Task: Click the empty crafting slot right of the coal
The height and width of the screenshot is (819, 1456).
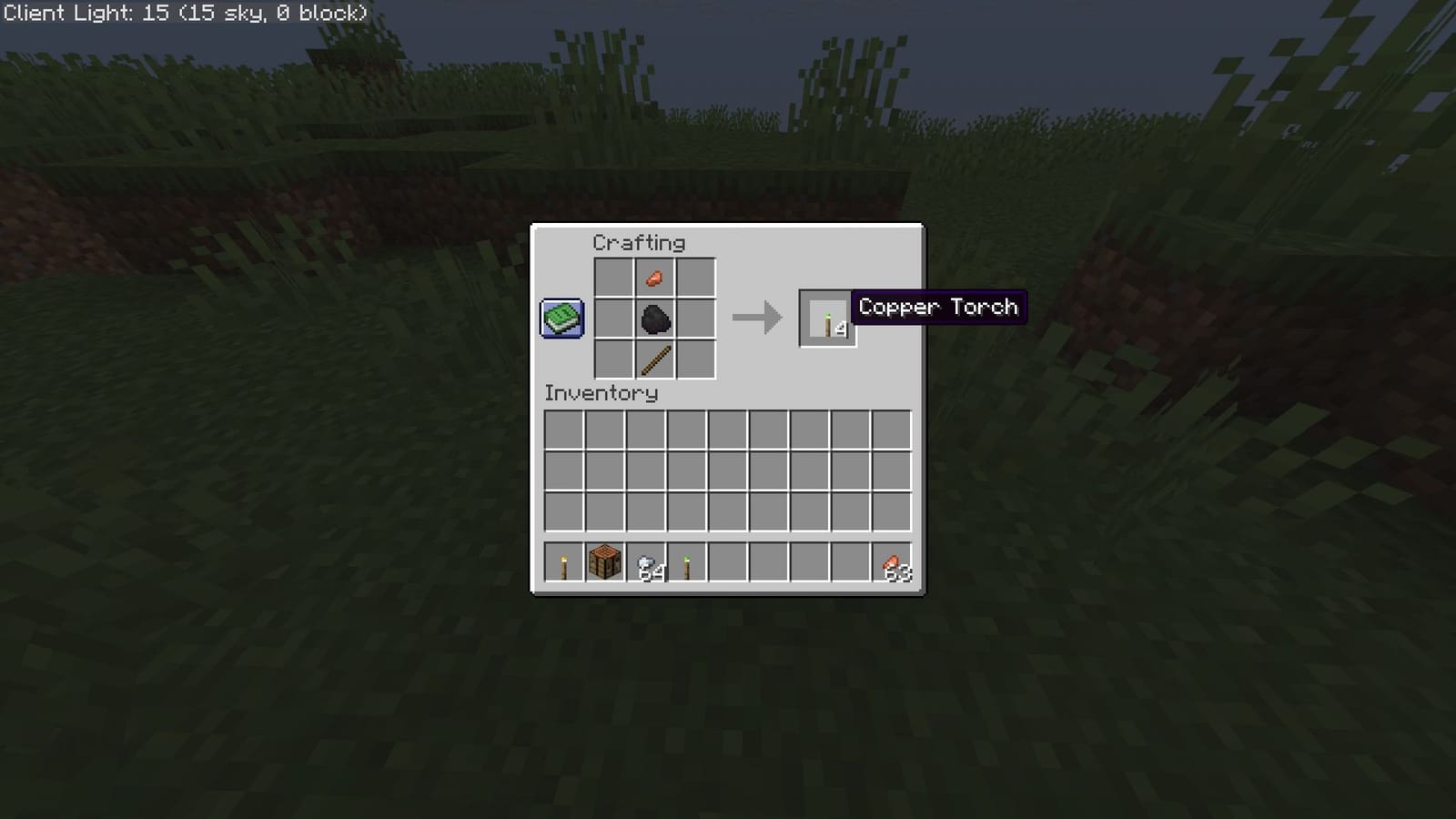Action: pyautogui.click(x=697, y=318)
